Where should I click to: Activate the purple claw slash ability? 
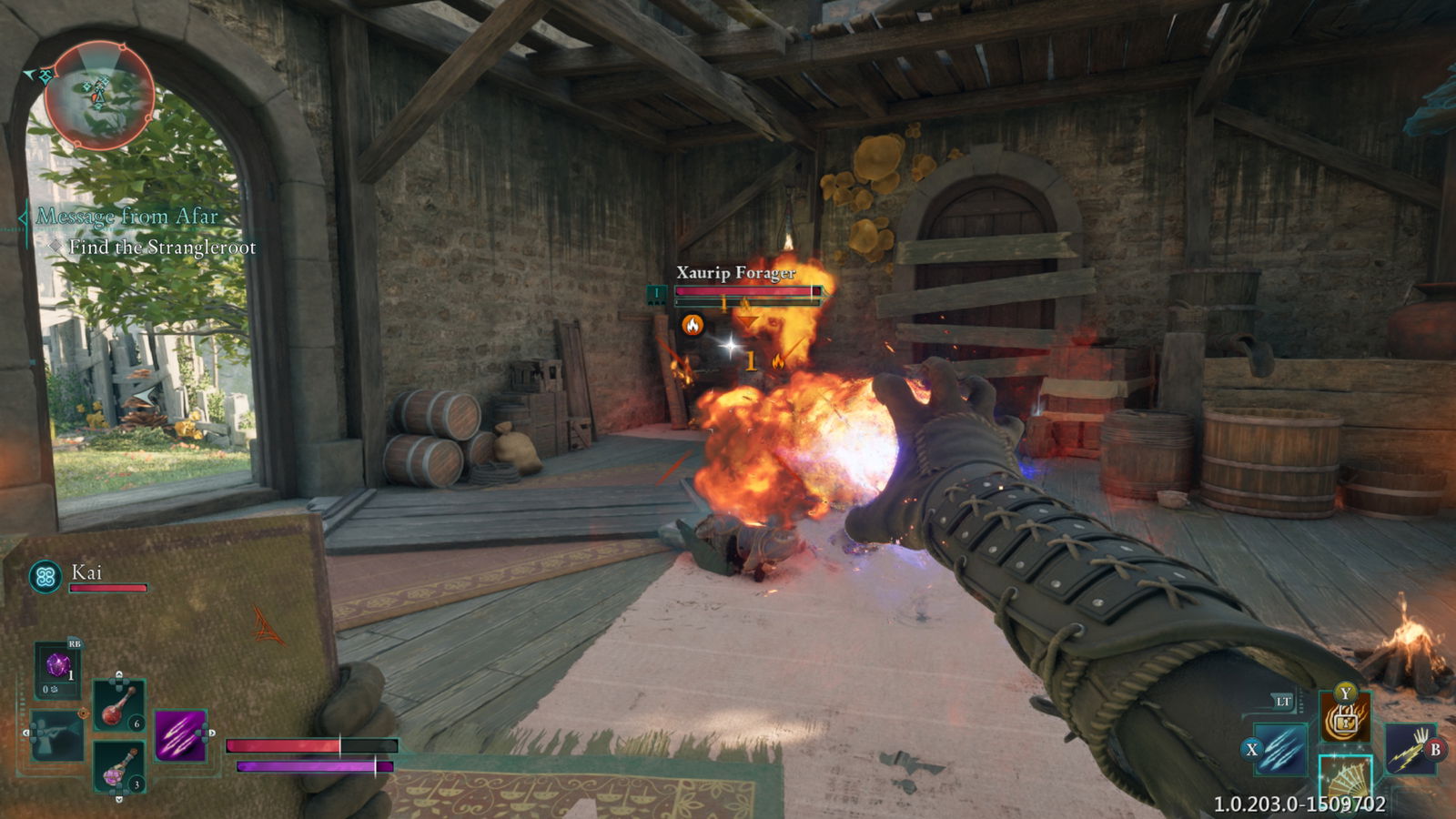coord(180,735)
